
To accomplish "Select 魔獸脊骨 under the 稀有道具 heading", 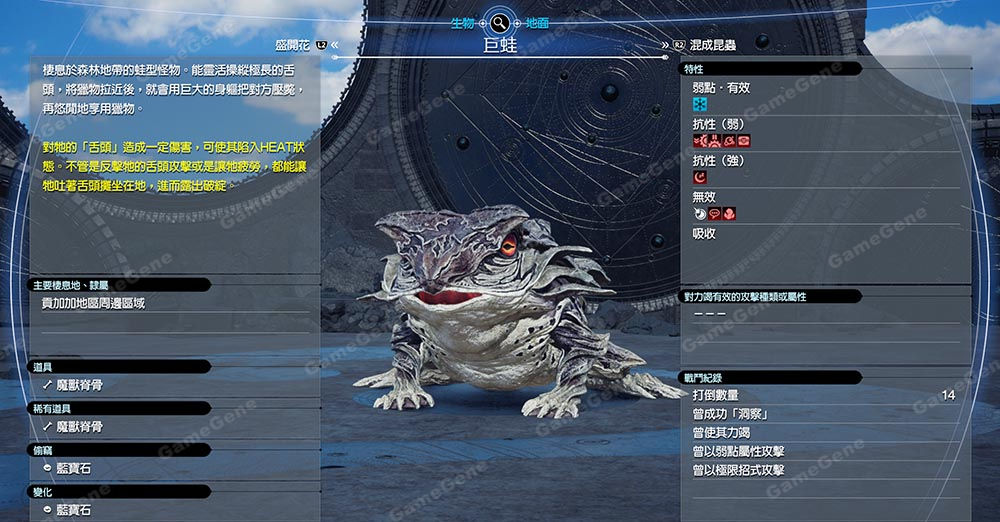I will (79, 427).
